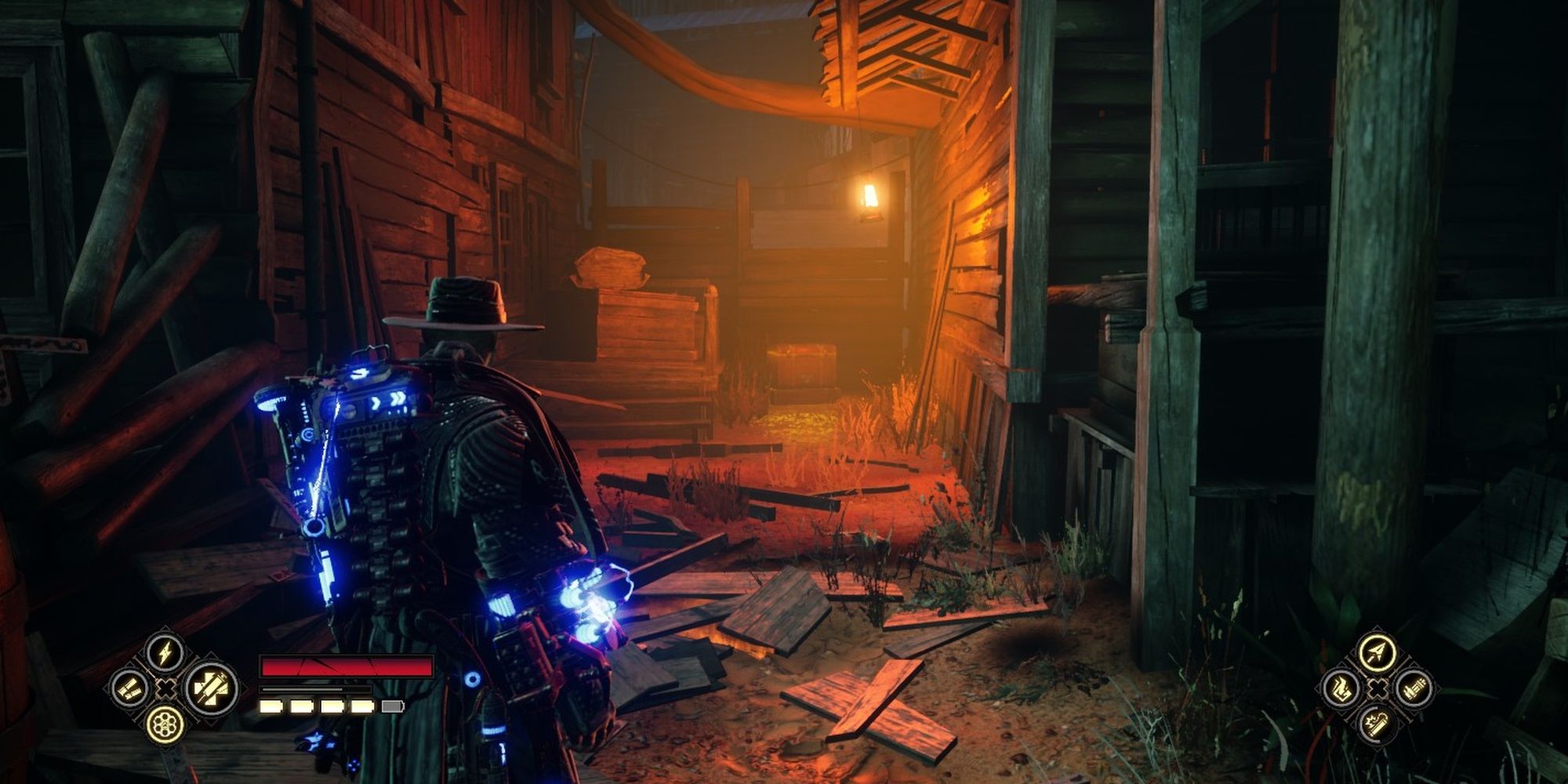Viewport: 1568px width, 784px height.
Task: Click the red health bar
Action: click(x=347, y=666)
